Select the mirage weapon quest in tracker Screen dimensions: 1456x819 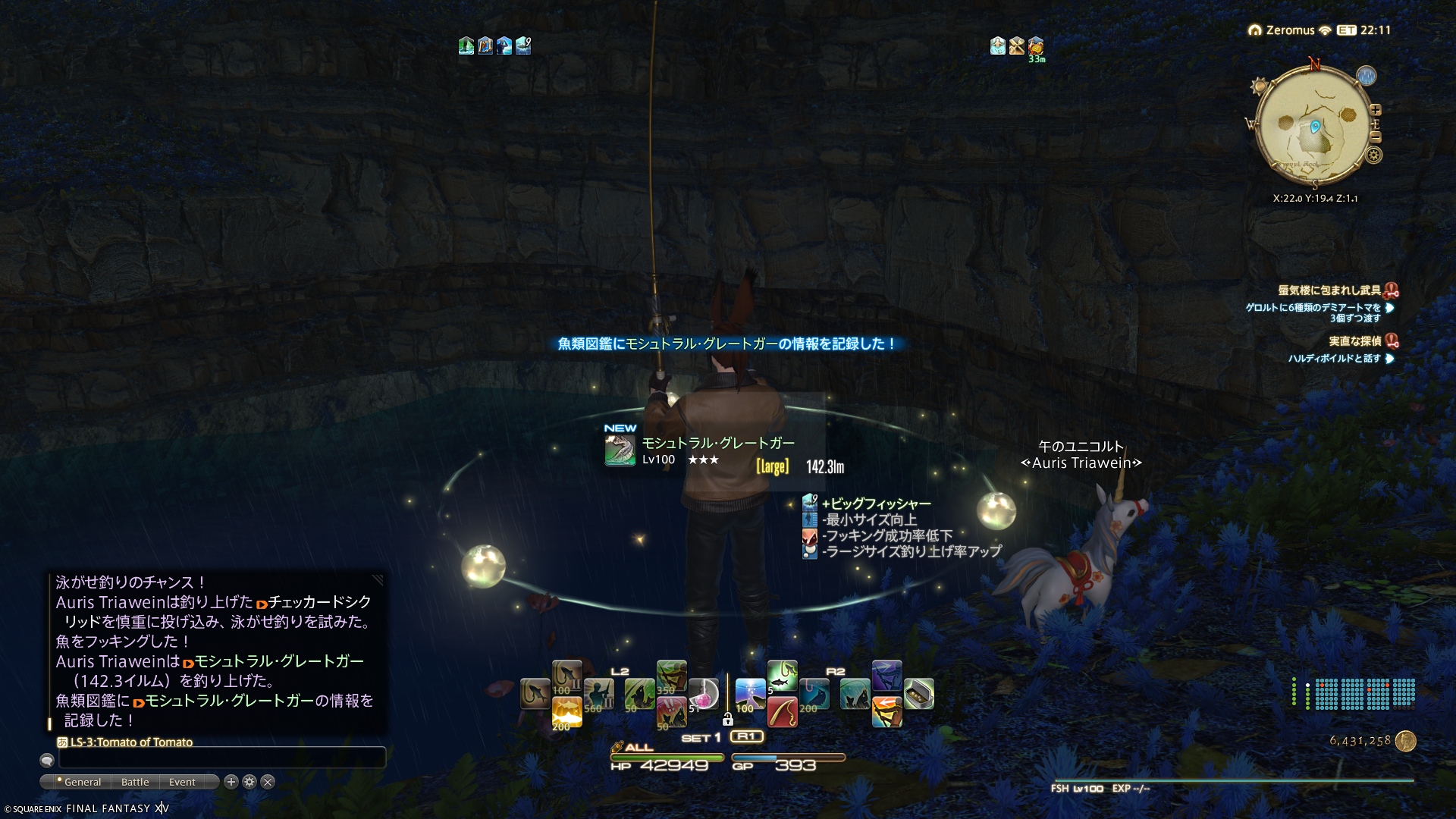pos(1329,290)
